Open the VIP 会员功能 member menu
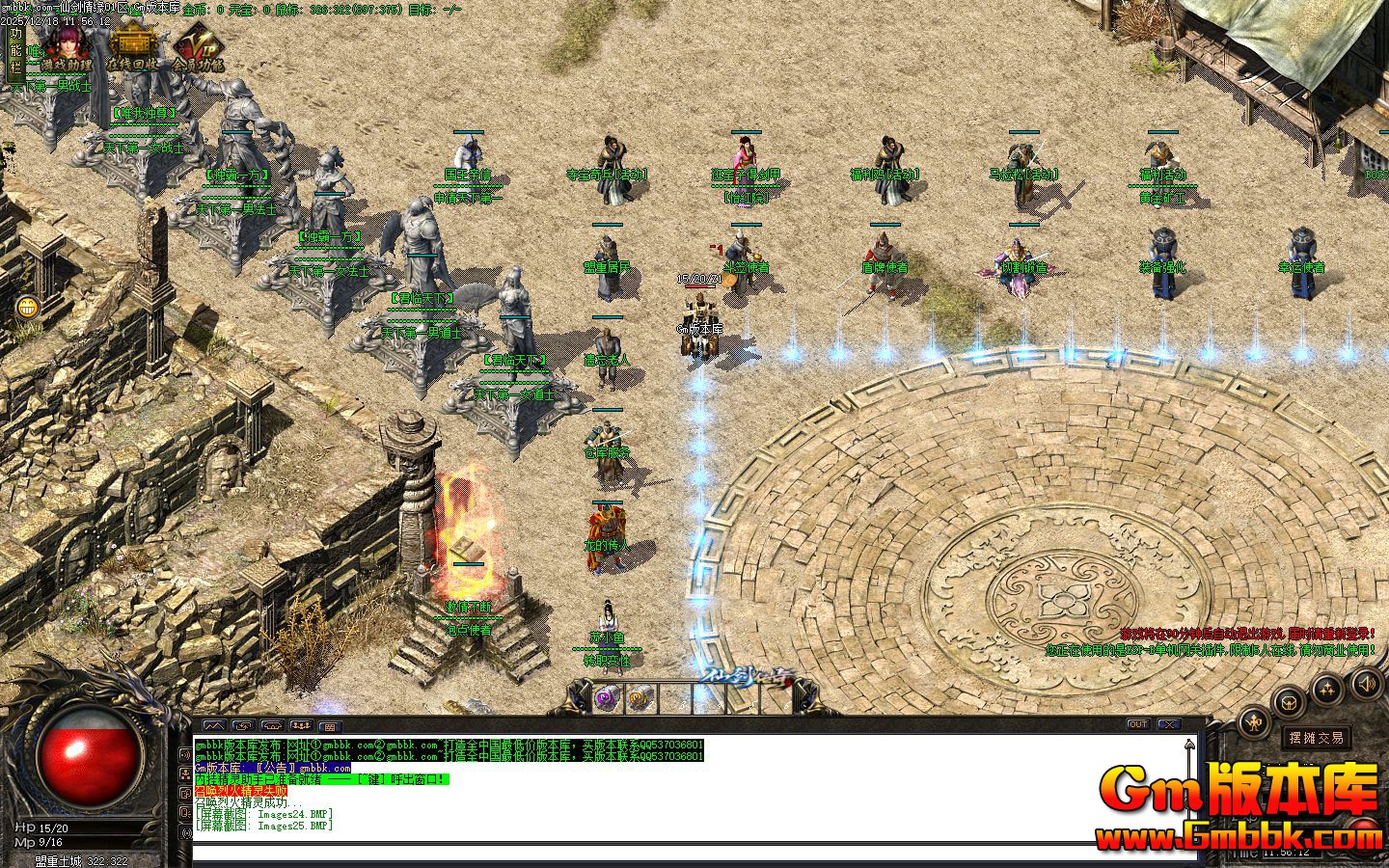 (198, 50)
